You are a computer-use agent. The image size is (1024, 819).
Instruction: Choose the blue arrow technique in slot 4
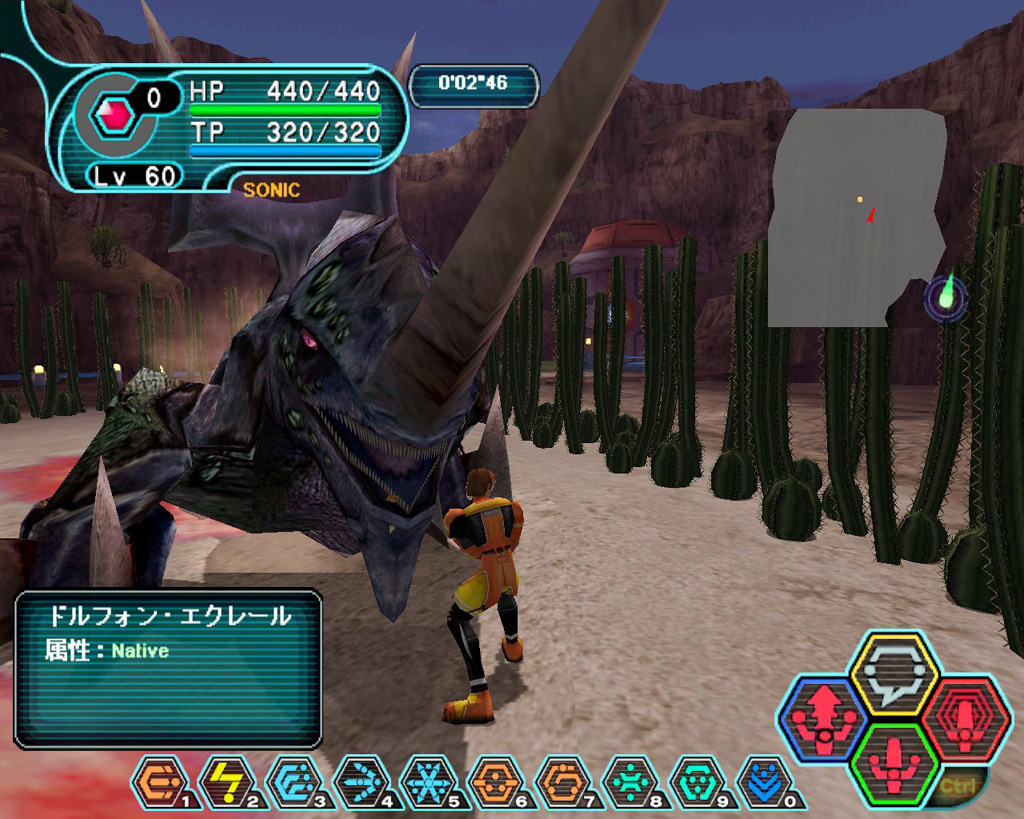[x=361, y=782]
